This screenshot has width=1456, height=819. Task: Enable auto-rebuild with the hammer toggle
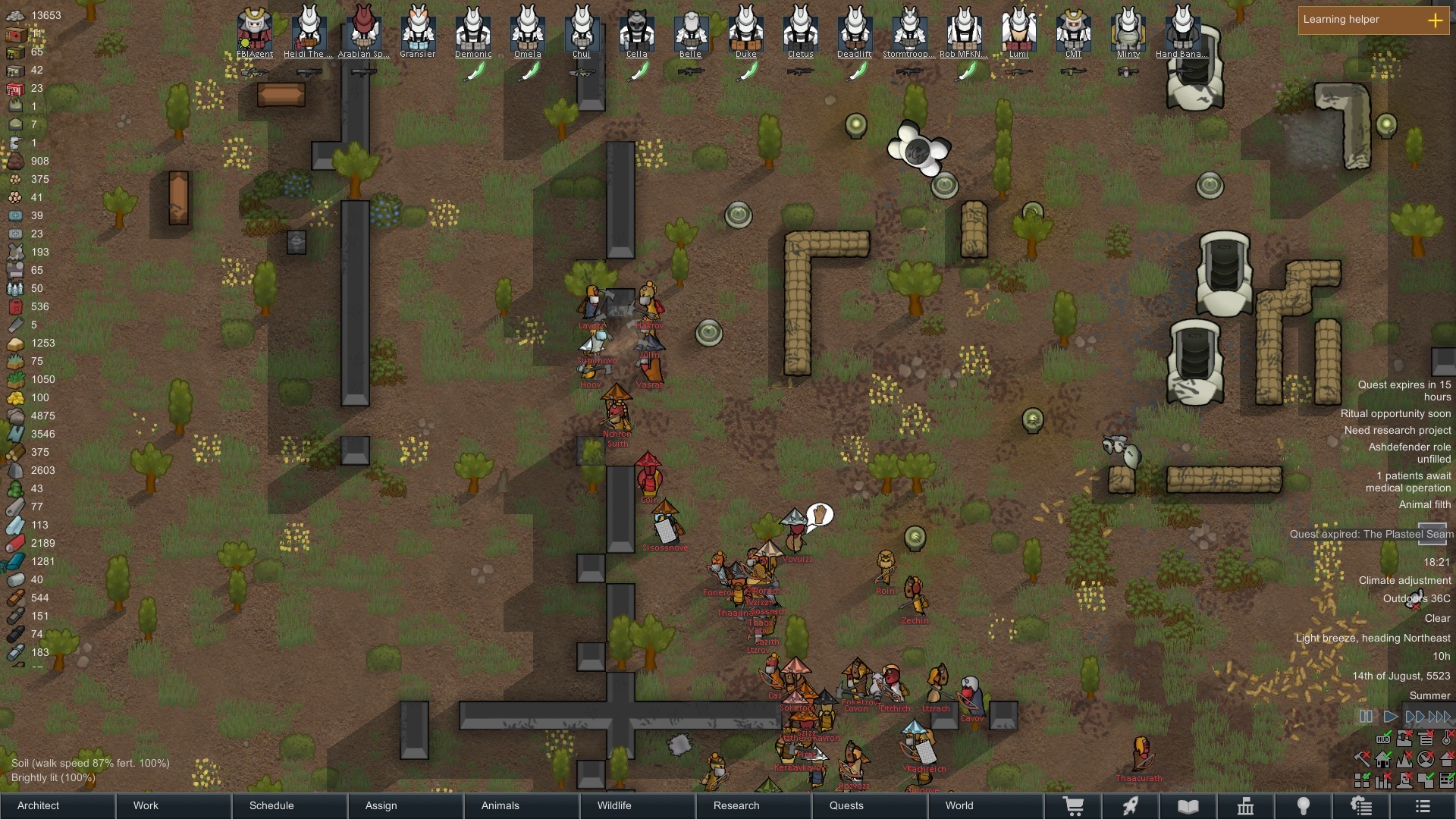[x=1362, y=760]
